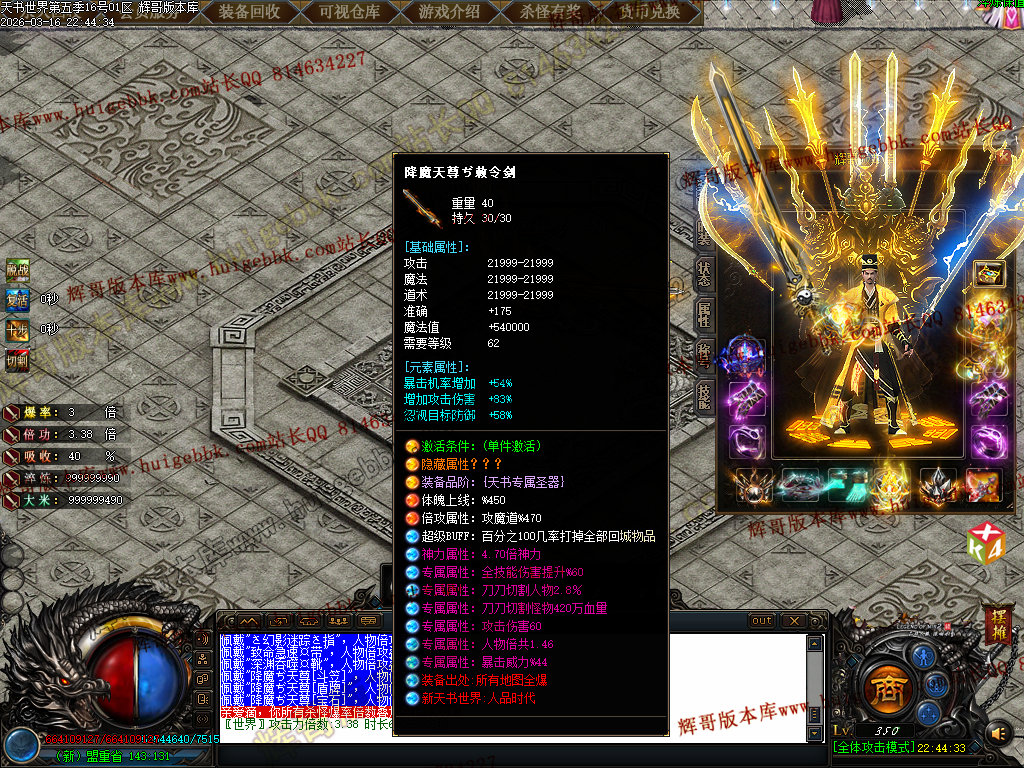Image resolution: width=1024 pixels, height=768 pixels.
Task: Activate the 切割 skill icon
Action: click(x=18, y=359)
